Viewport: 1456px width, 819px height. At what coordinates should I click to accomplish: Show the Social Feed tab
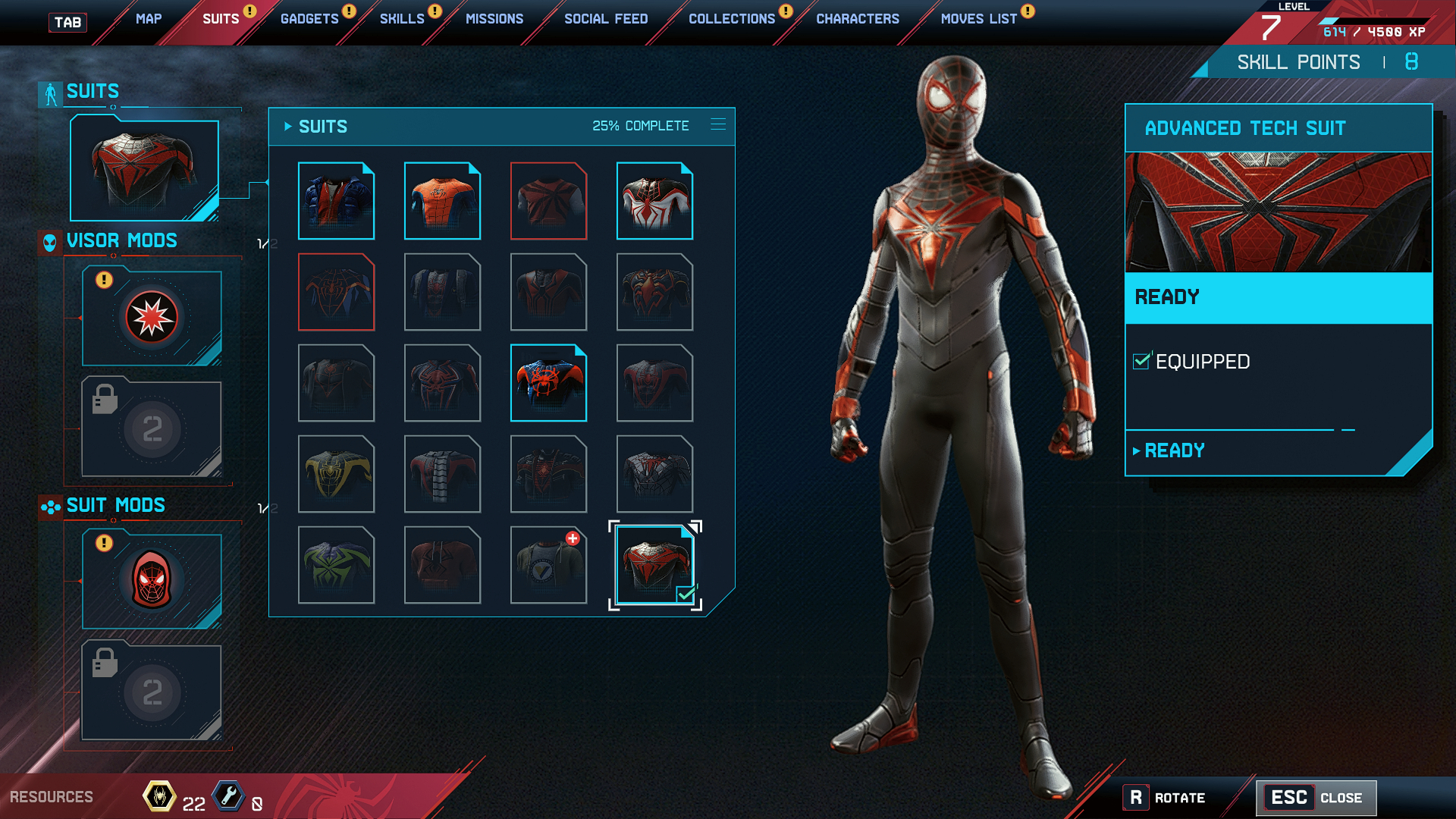click(x=606, y=19)
